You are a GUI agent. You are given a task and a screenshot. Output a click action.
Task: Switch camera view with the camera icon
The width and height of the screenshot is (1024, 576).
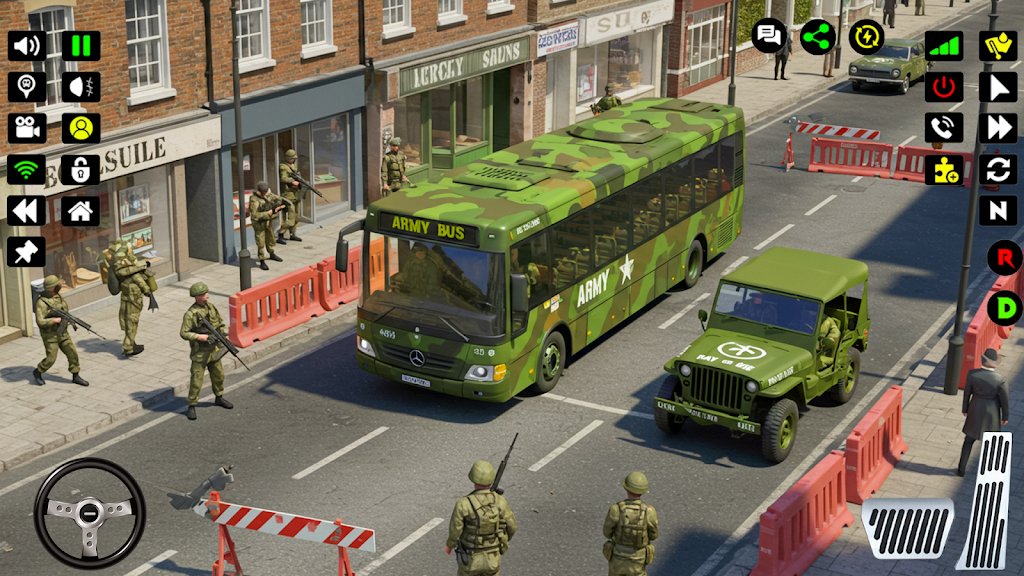point(27,128)
